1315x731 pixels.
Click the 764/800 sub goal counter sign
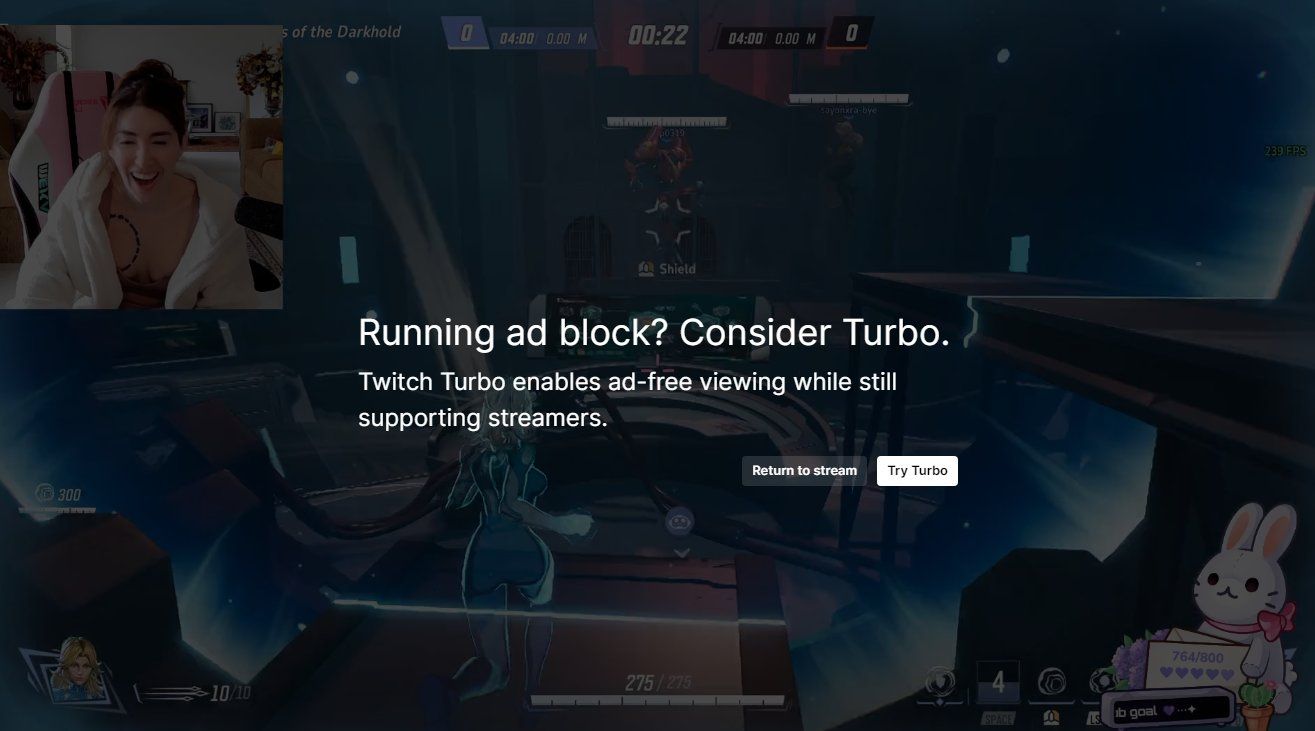(x=1198, y=656)
